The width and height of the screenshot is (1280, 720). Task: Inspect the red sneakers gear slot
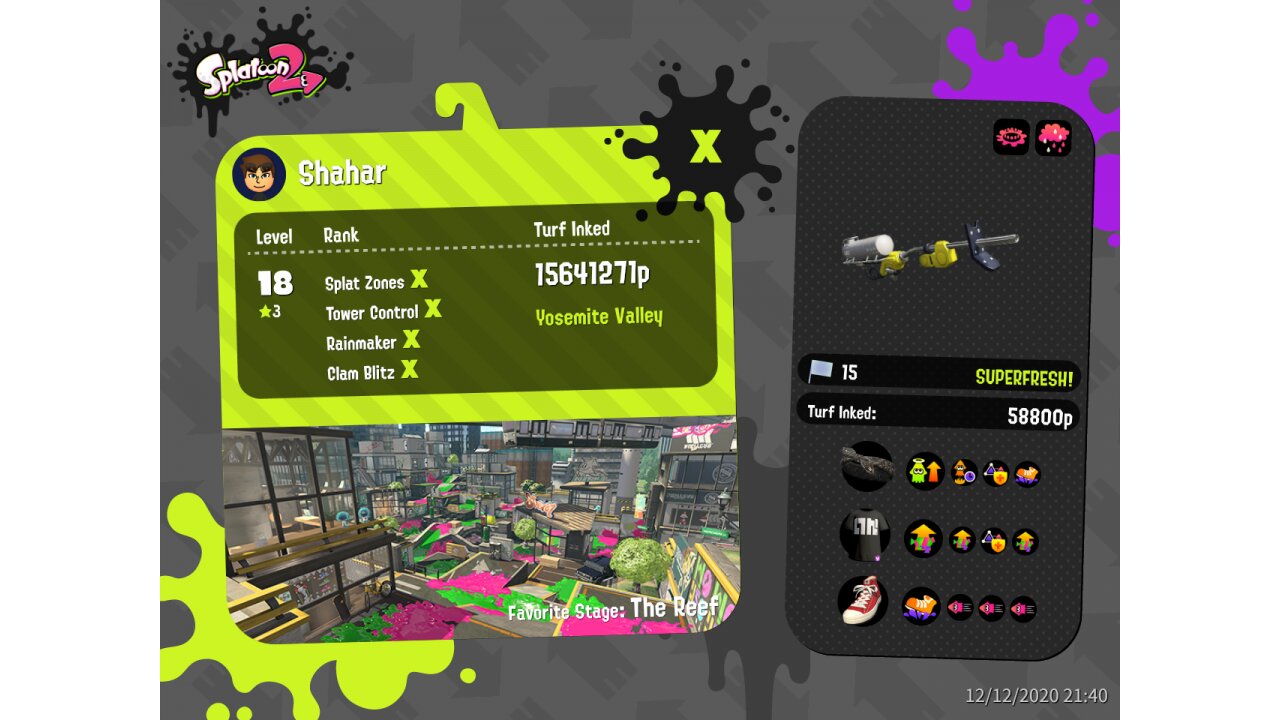coord(862,601)
